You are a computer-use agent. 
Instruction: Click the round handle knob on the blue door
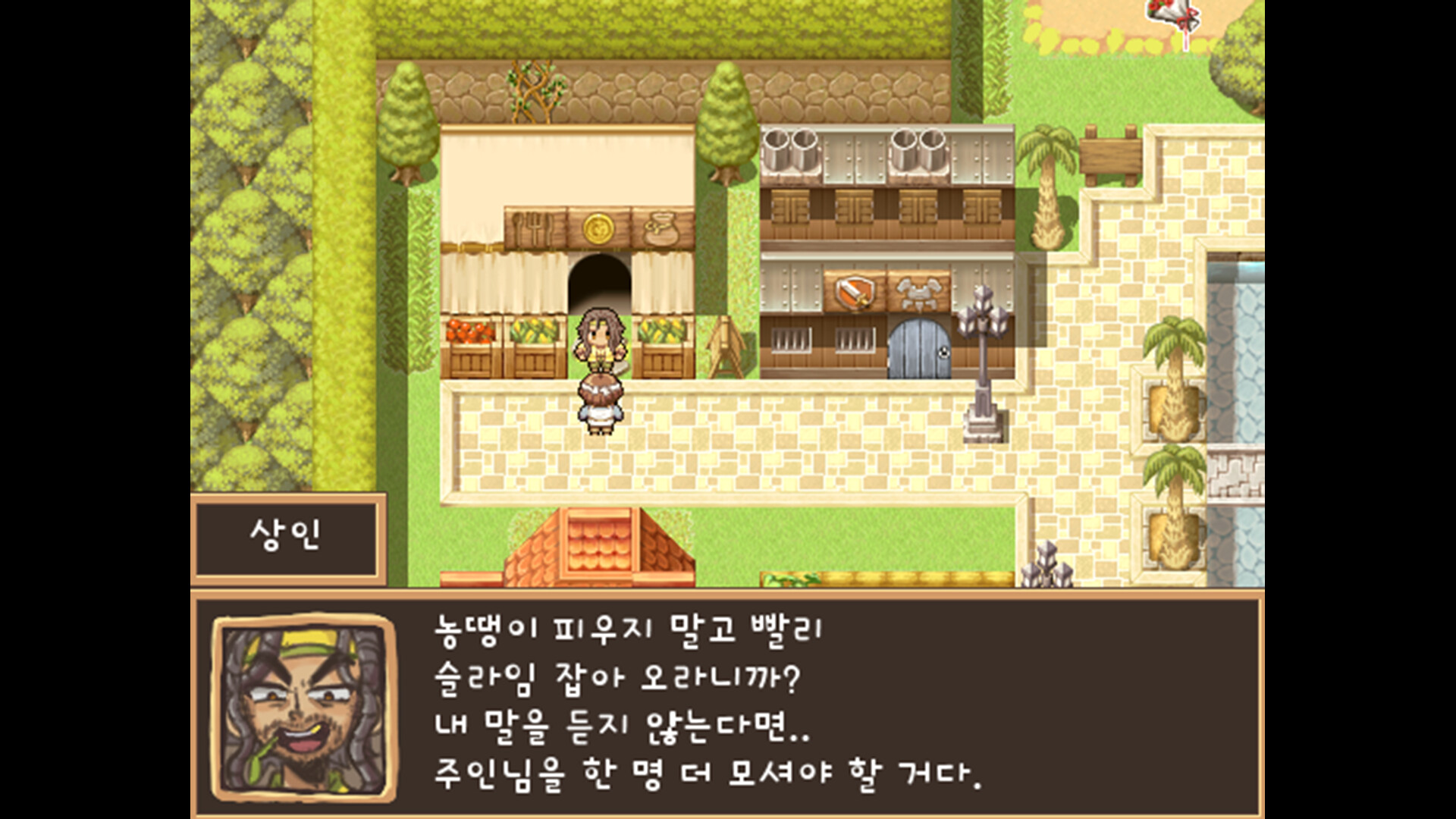click(x=943, y=351)
